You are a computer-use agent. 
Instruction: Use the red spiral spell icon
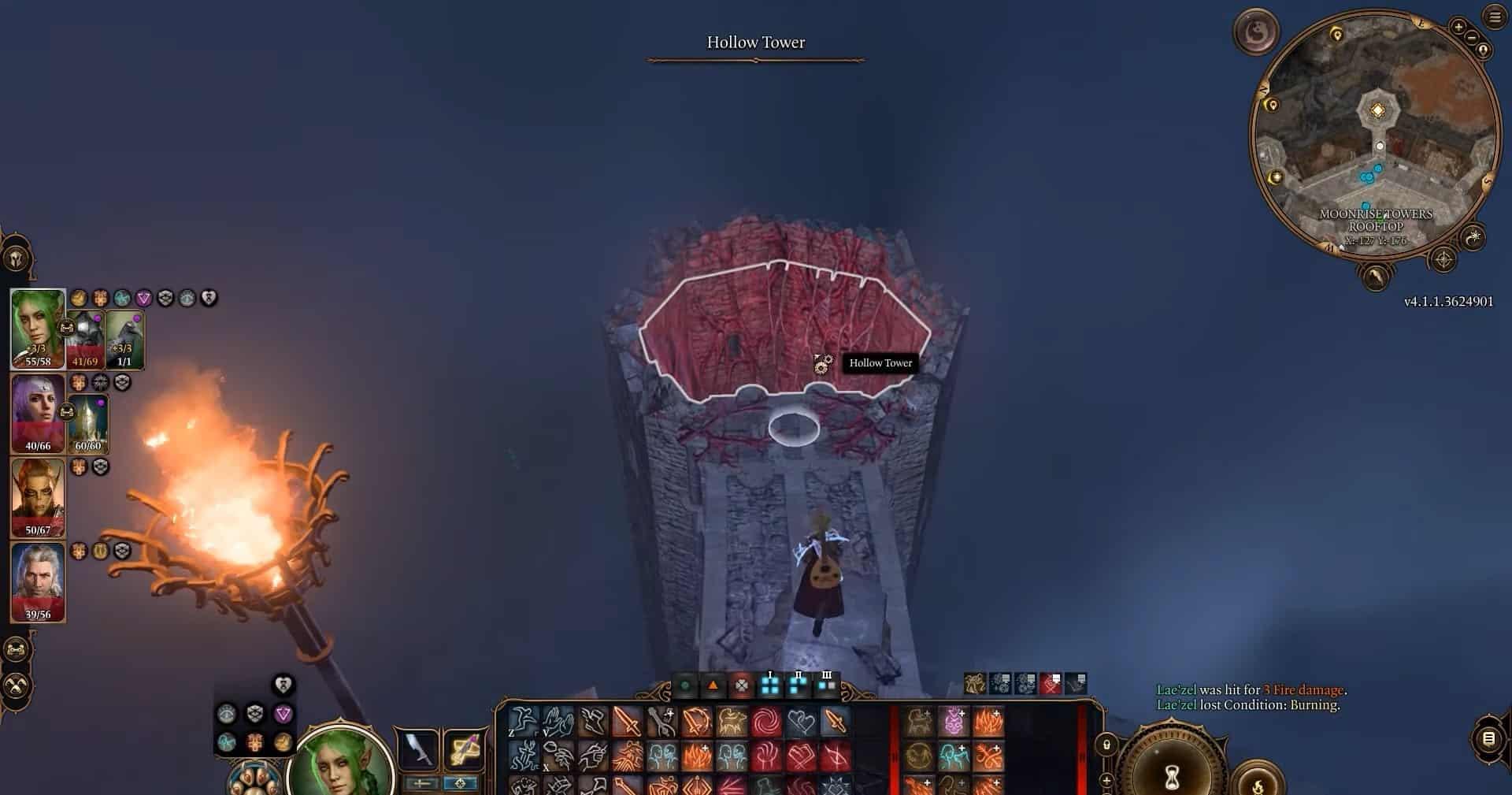[765, 722]
